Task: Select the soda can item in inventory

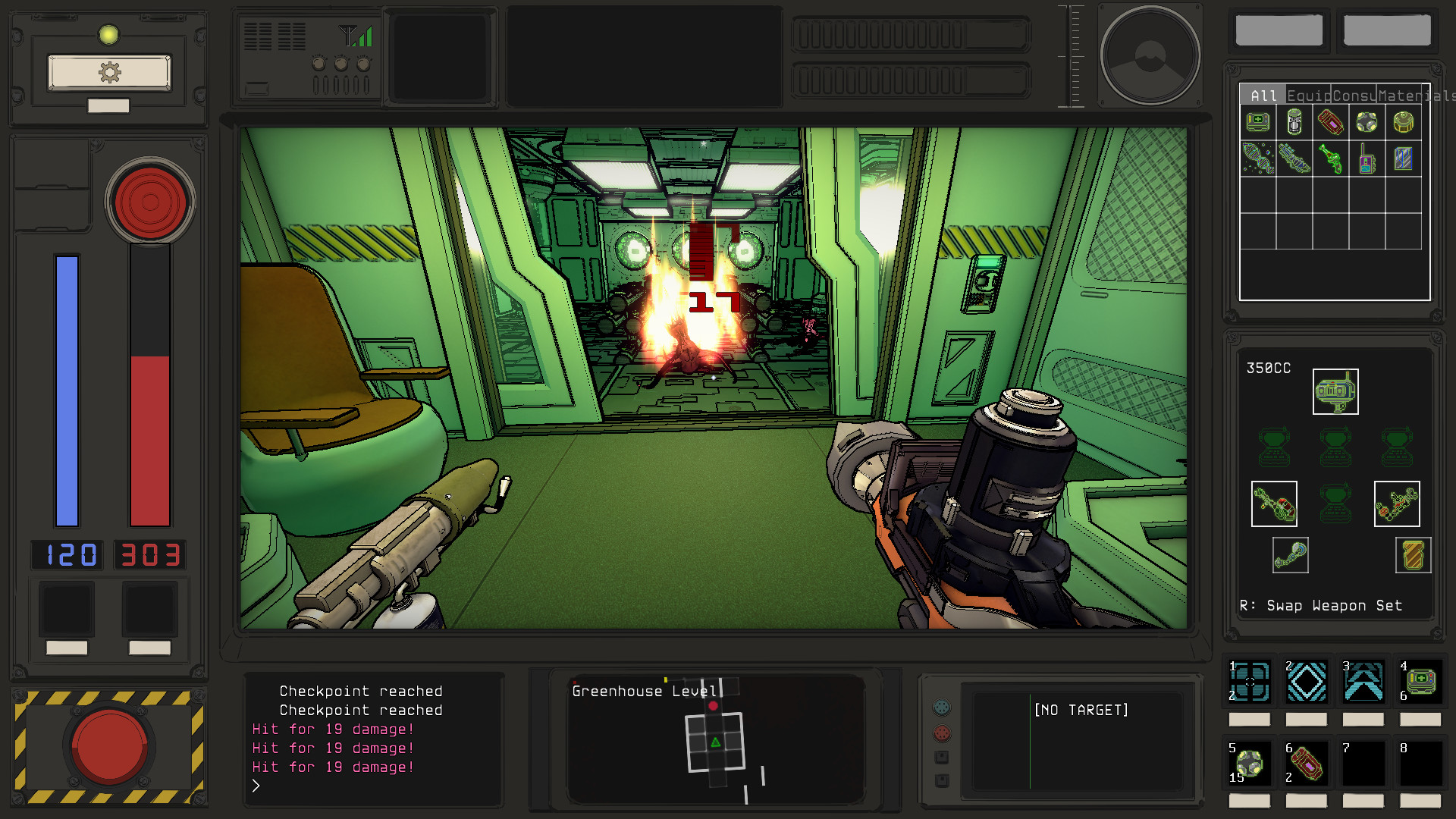Action: (1294, 123)
